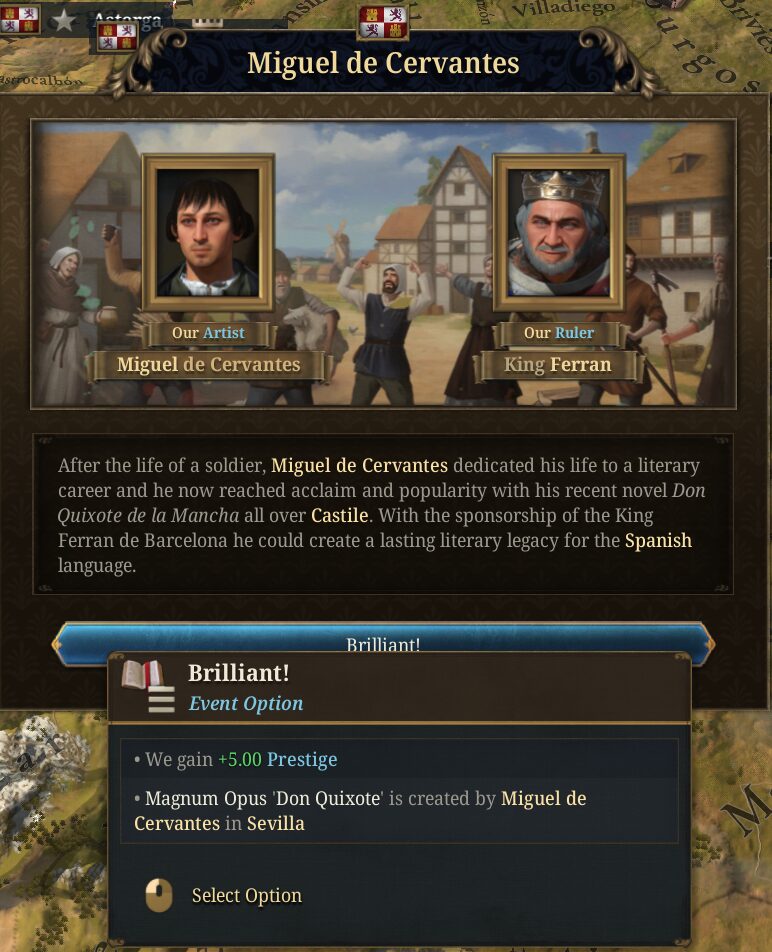
Task: Click the Miguel de Cervantes name plate
Action: [x=208, y=365]
